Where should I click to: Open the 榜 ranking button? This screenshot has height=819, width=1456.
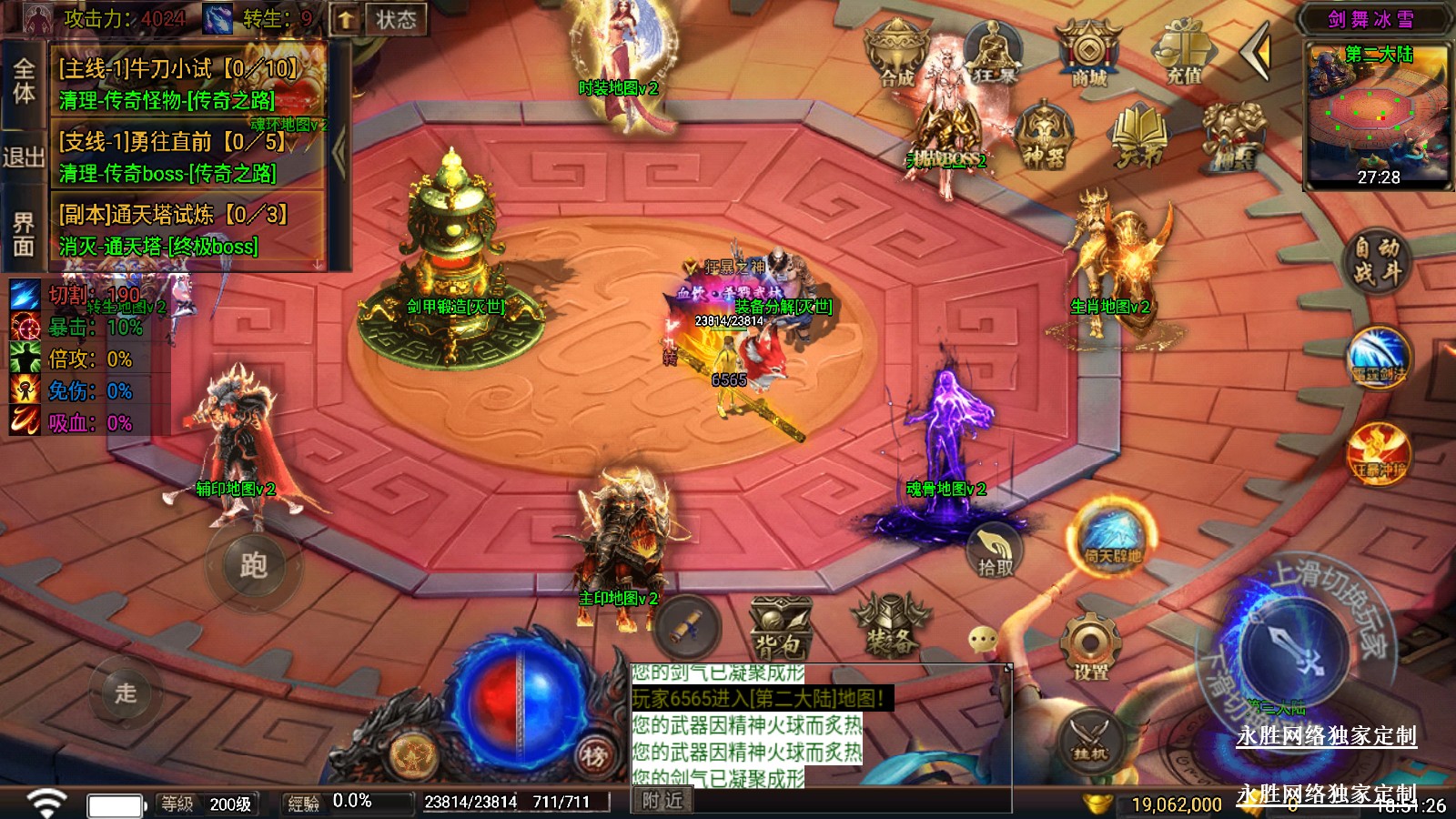593,754
